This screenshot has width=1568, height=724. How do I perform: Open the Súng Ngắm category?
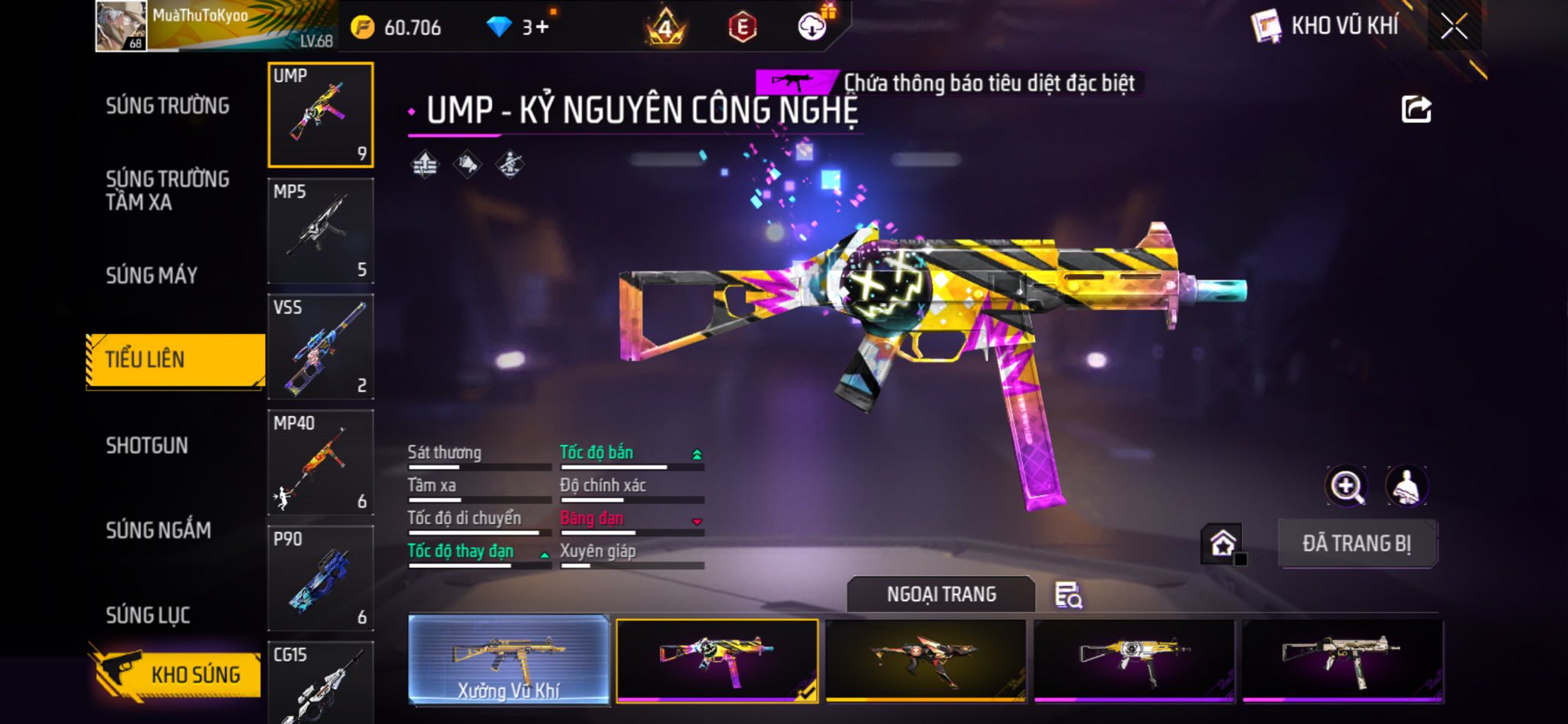(158, 530)
